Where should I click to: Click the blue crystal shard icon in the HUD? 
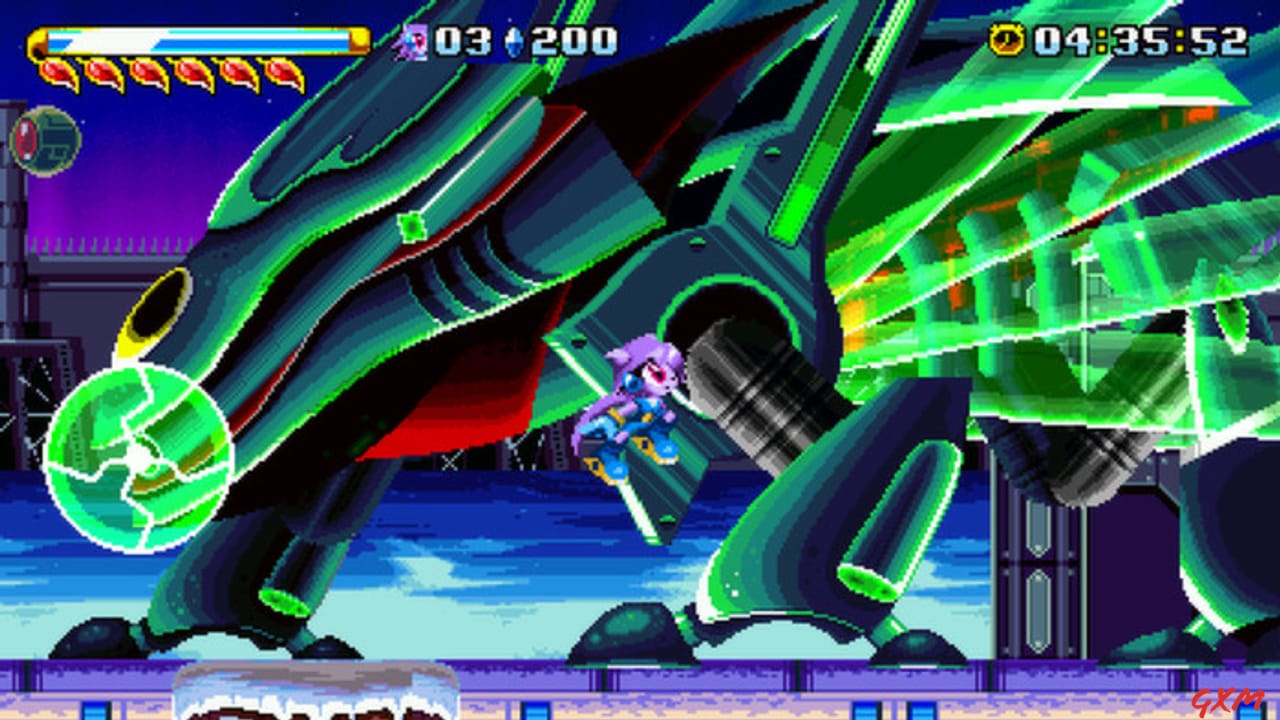coord(512,41)
